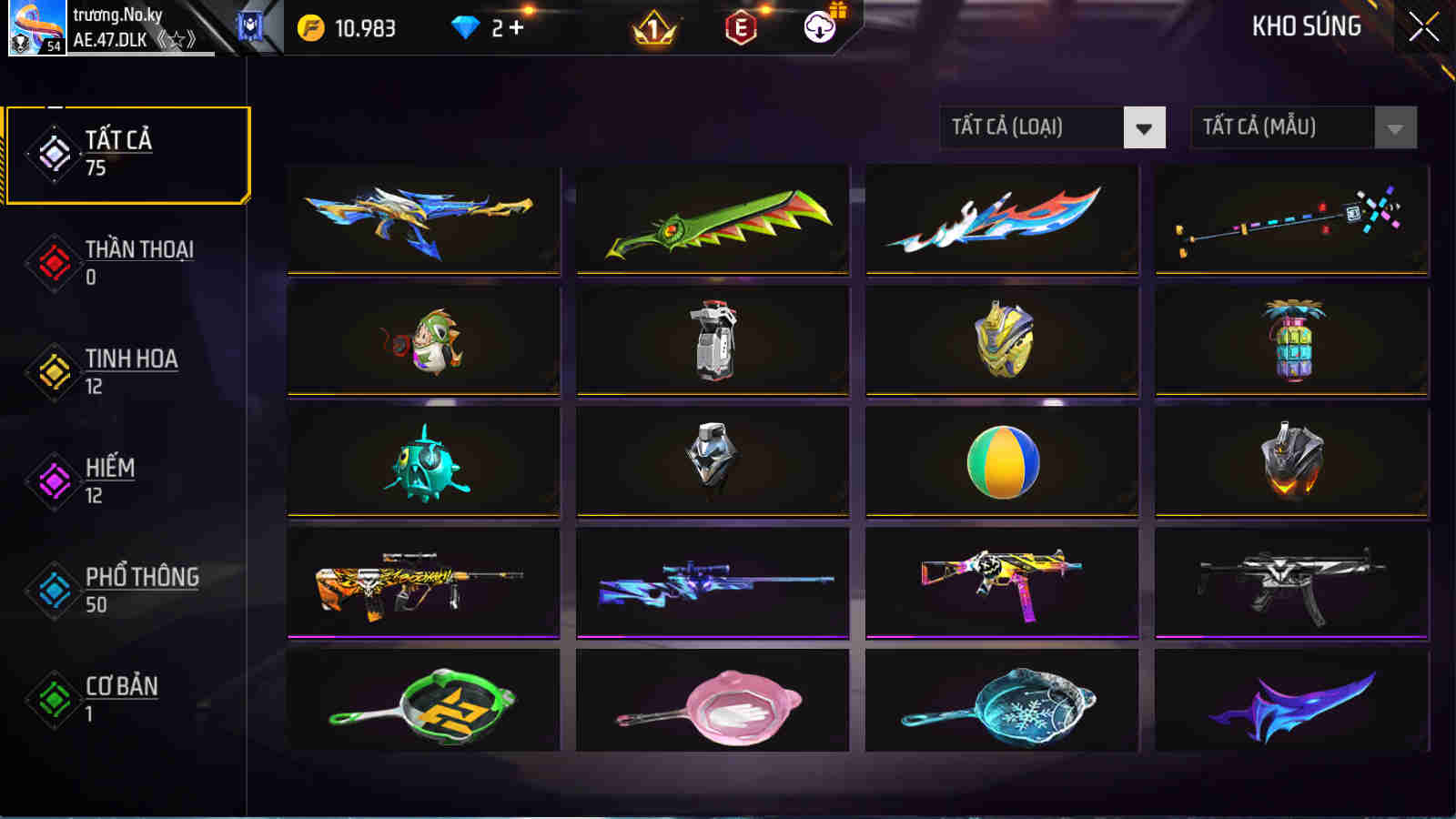1456x819 pixels.
Task: Switch to the THẦN THOẠI category tab
Action: coord(127,262)
